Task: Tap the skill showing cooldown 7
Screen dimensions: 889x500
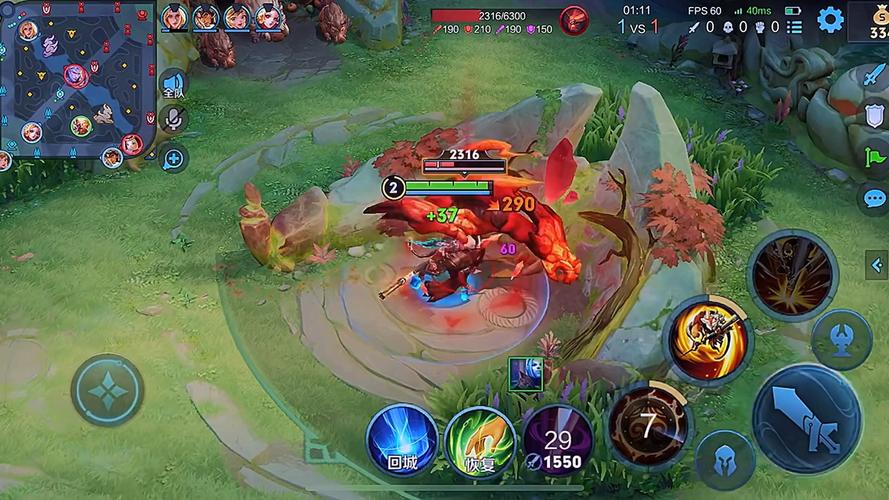Action: (649, 425)
